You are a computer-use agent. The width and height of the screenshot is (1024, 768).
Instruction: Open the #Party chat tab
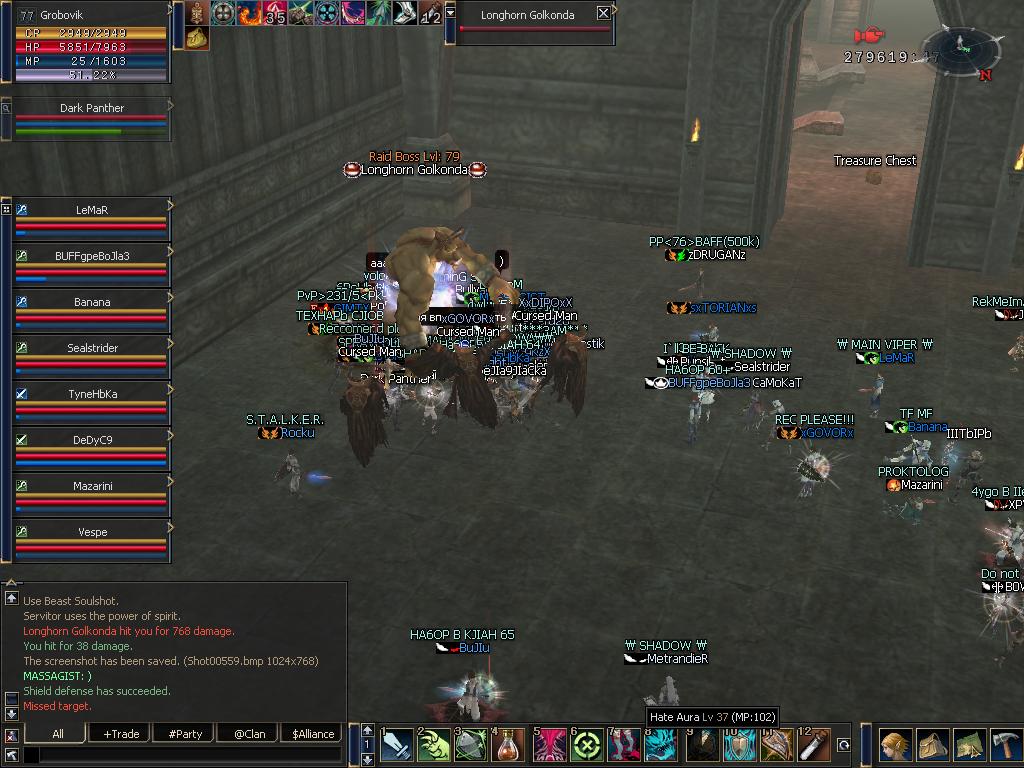click(185, 733)
